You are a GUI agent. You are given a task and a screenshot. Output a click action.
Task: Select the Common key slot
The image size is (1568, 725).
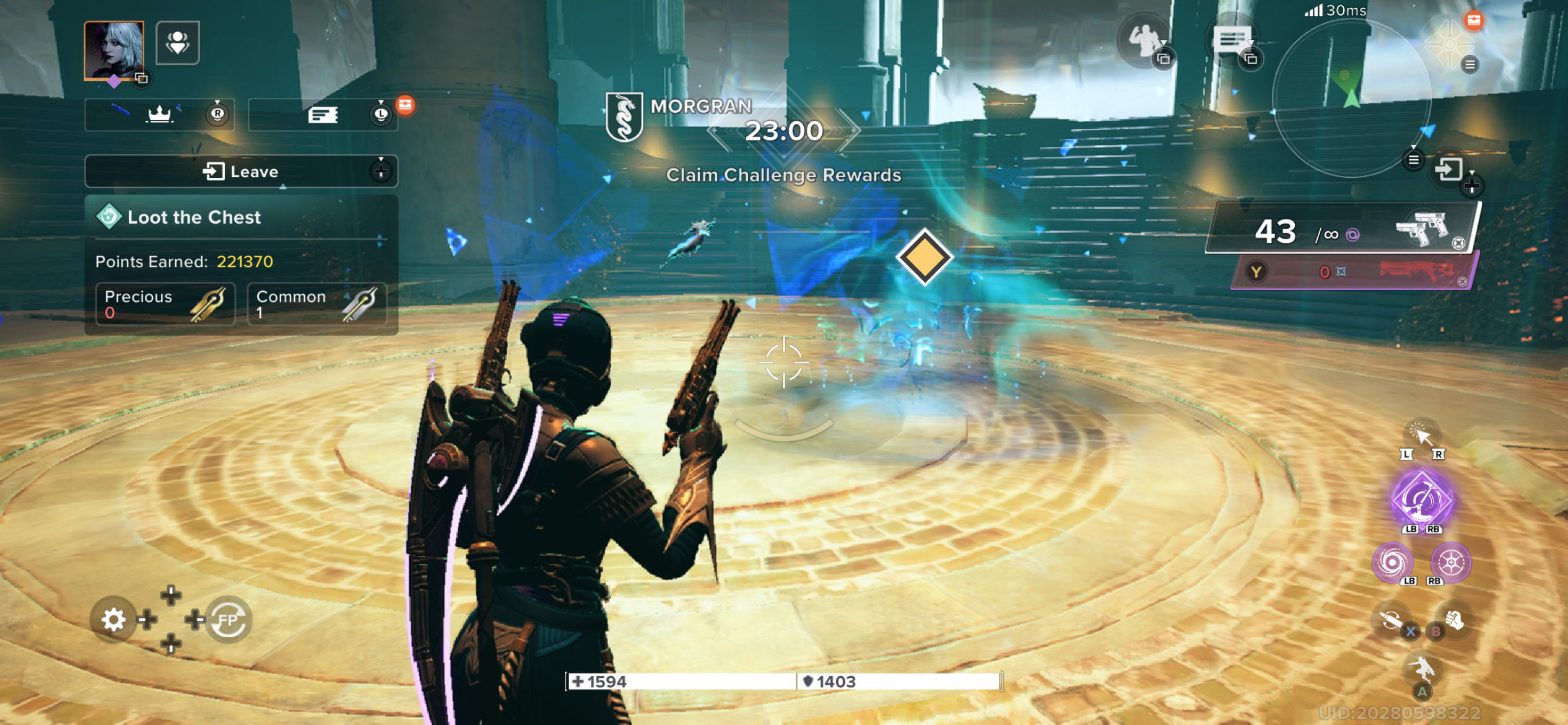point(317,304)
